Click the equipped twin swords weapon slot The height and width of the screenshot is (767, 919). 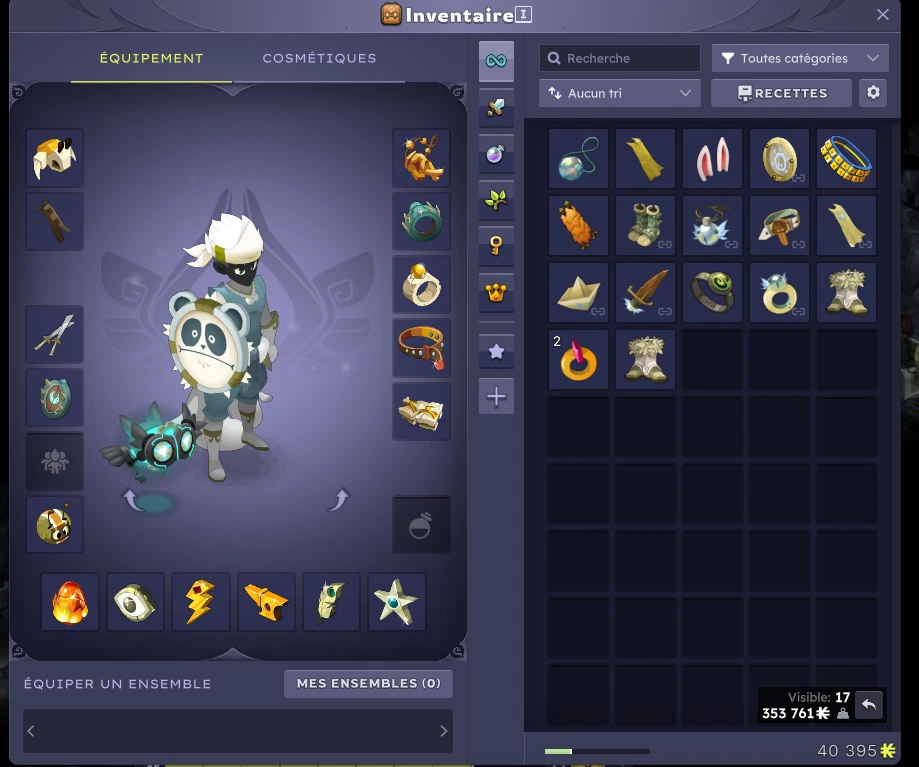point(54,335)
